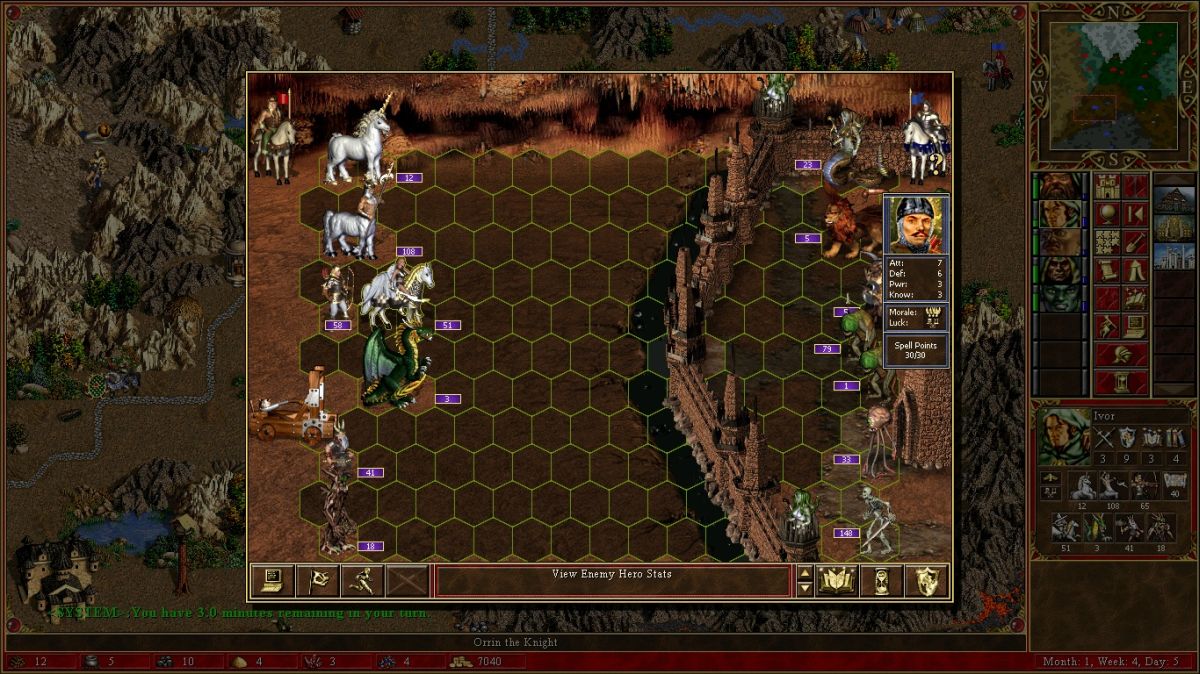This screenshot has width=1200, height=674.
Task: Put hero to sleep with tent icon
Action: [1135, 270]
